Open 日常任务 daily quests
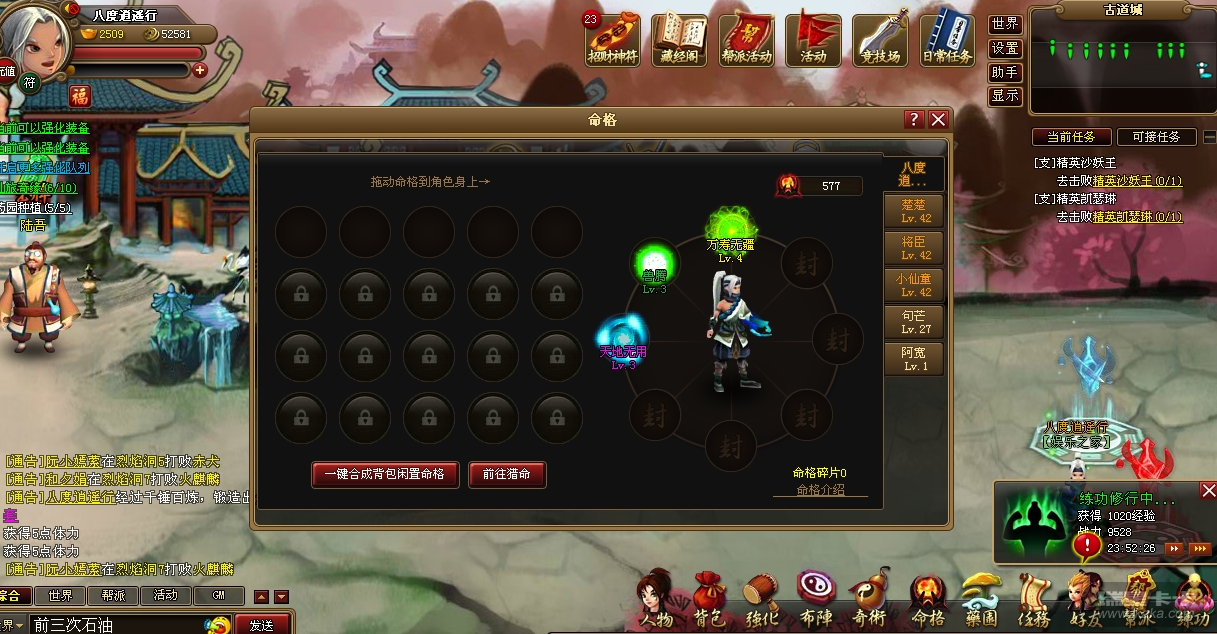This screenshot has width=1217, height=634. point(947,39)
